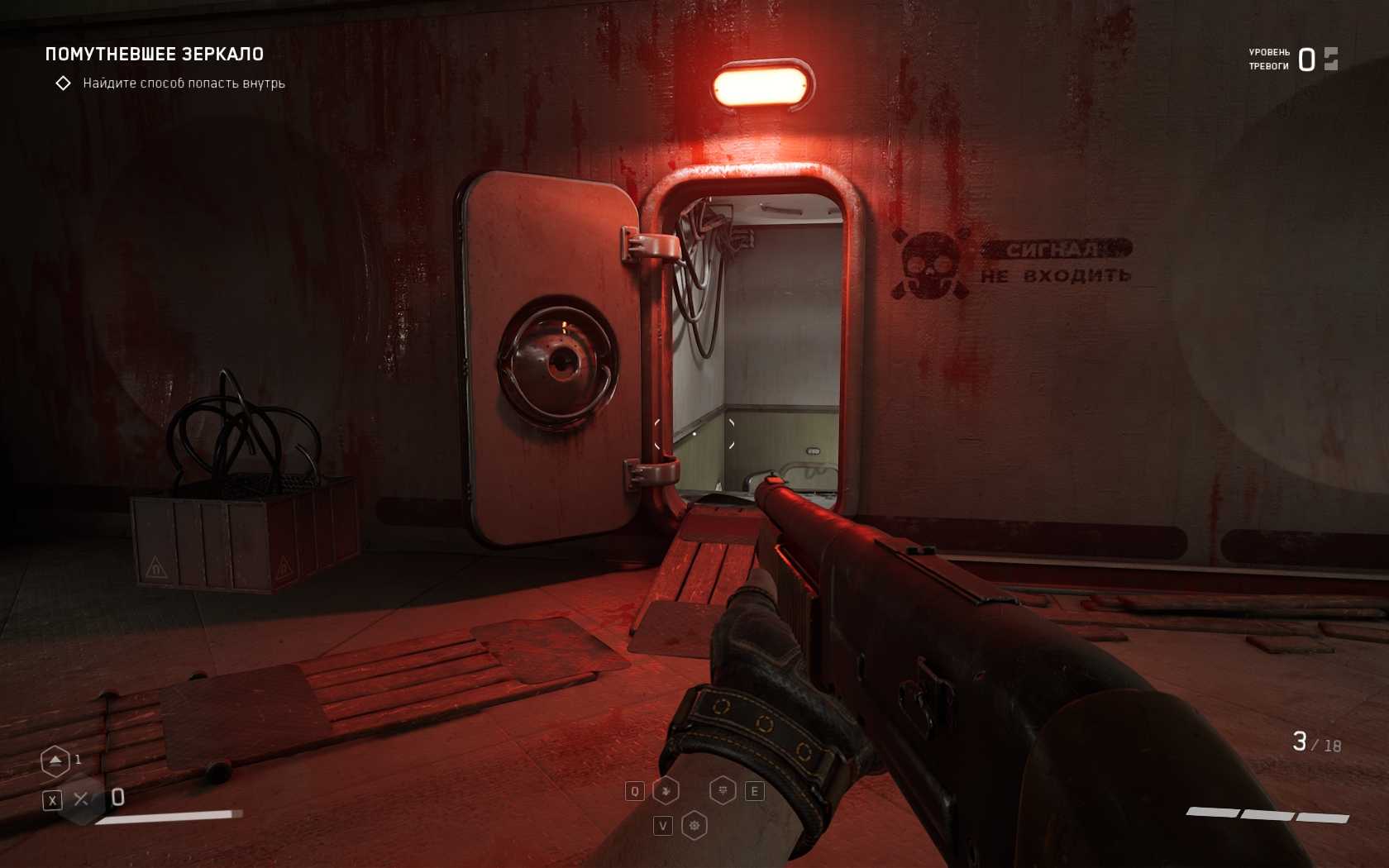Viewport: 1389px width, 868px height.
Task: Open the 'Помутневшее зеркало' quest tracker
Action: tap(155, 55)
